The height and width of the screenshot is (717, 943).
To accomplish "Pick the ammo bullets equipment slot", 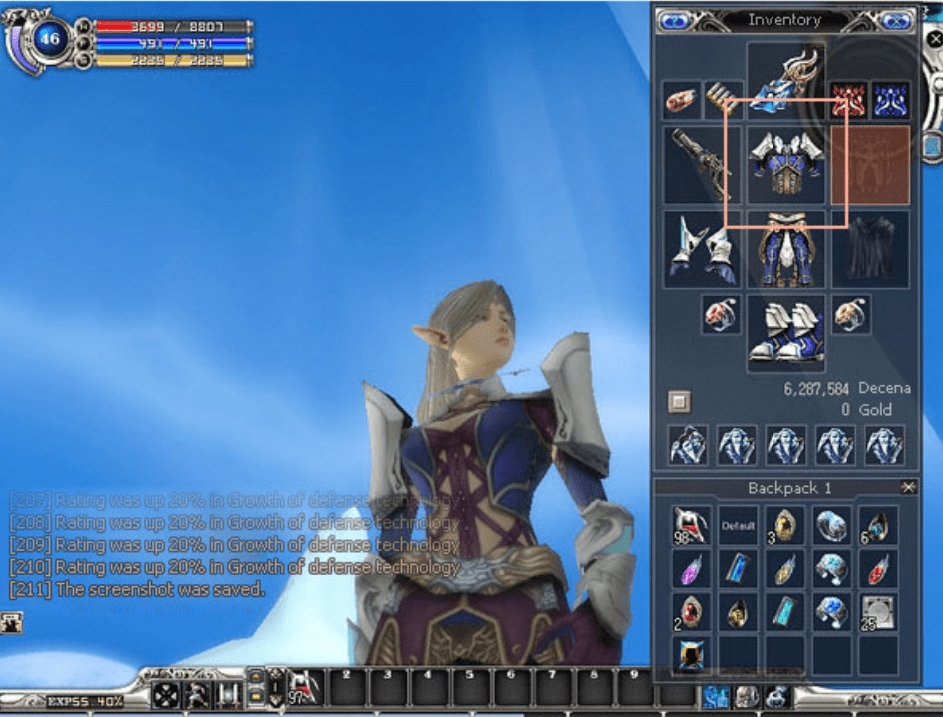I will pyautogui.click(x=723, y=98).
